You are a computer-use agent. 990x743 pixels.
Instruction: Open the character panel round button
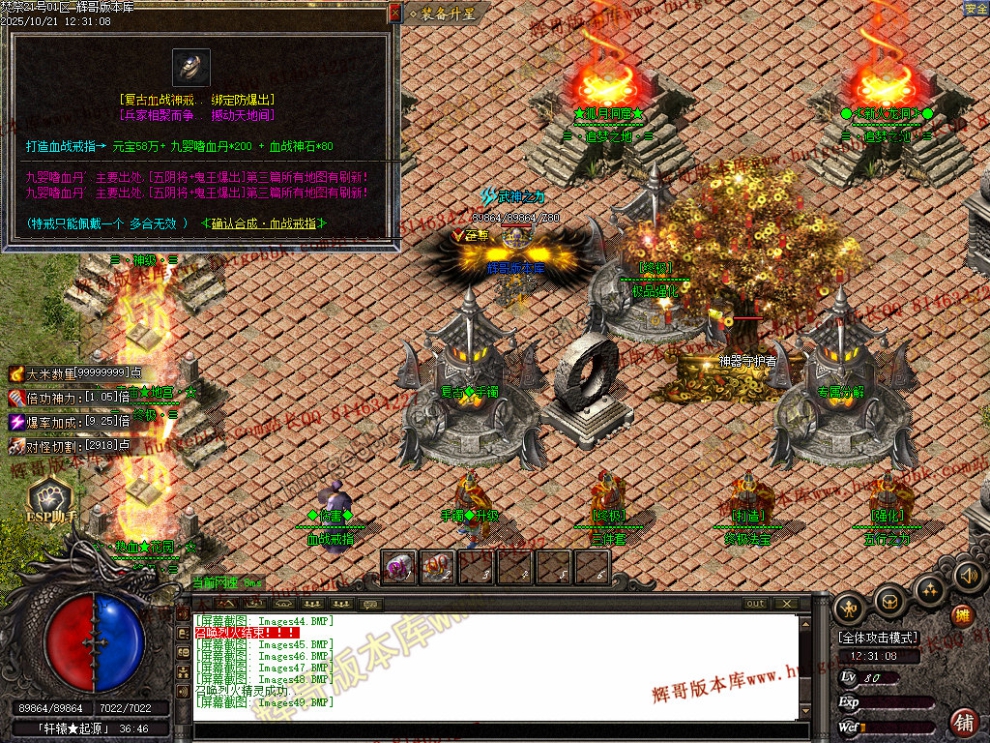(850, 606)
